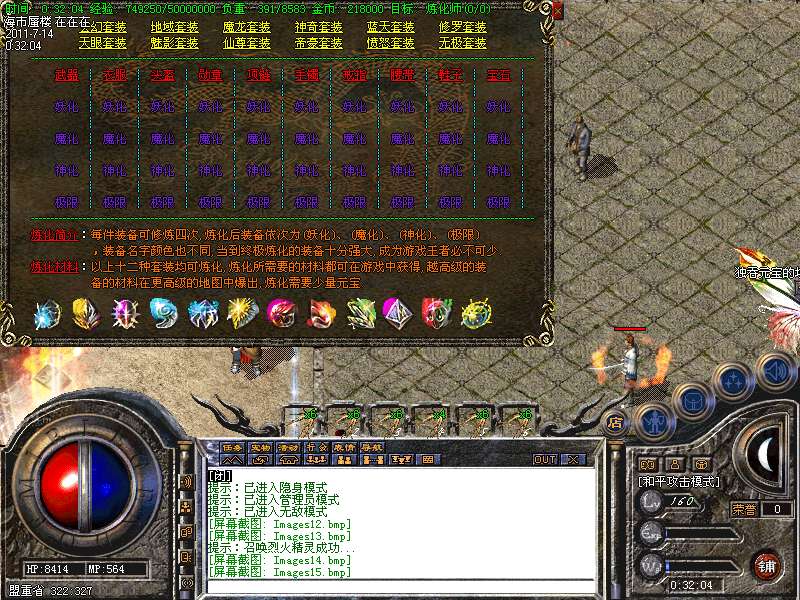Click the red 铺 stall button
The width and height of the screenshot is (800, 600).
pyautogui.click(x=765, y=565)
